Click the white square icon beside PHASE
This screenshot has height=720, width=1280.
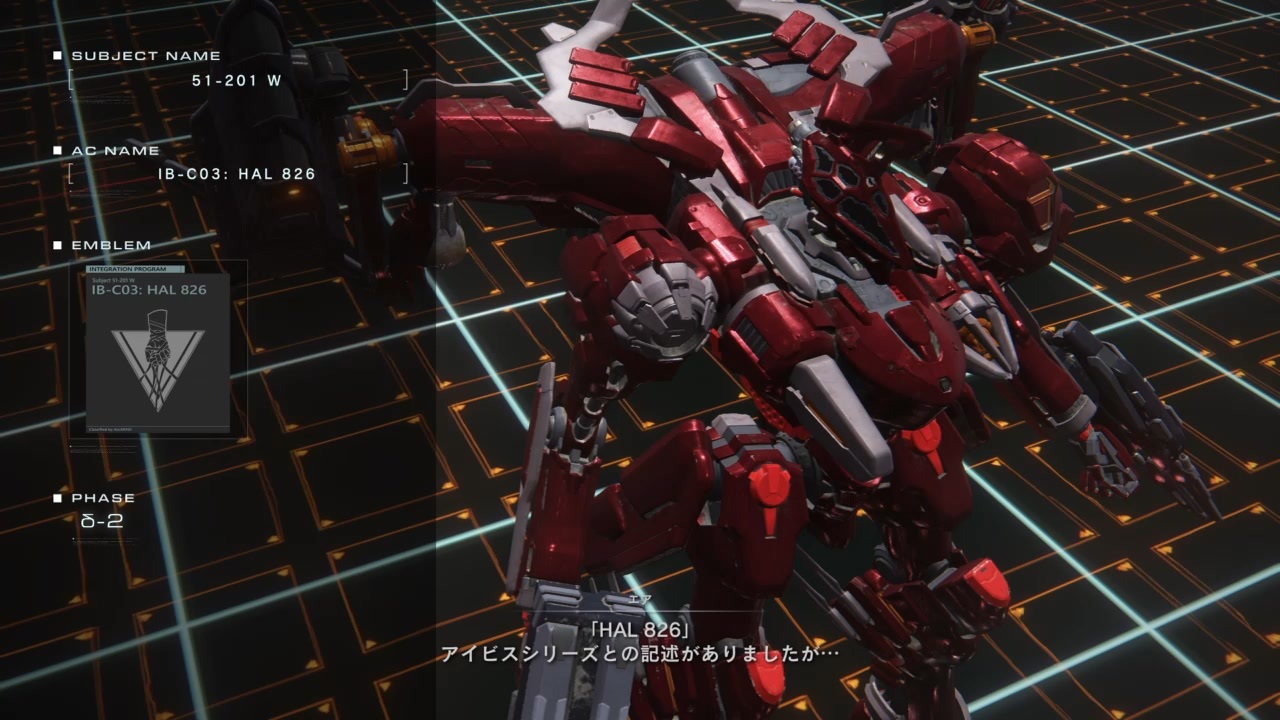point(57,497)
